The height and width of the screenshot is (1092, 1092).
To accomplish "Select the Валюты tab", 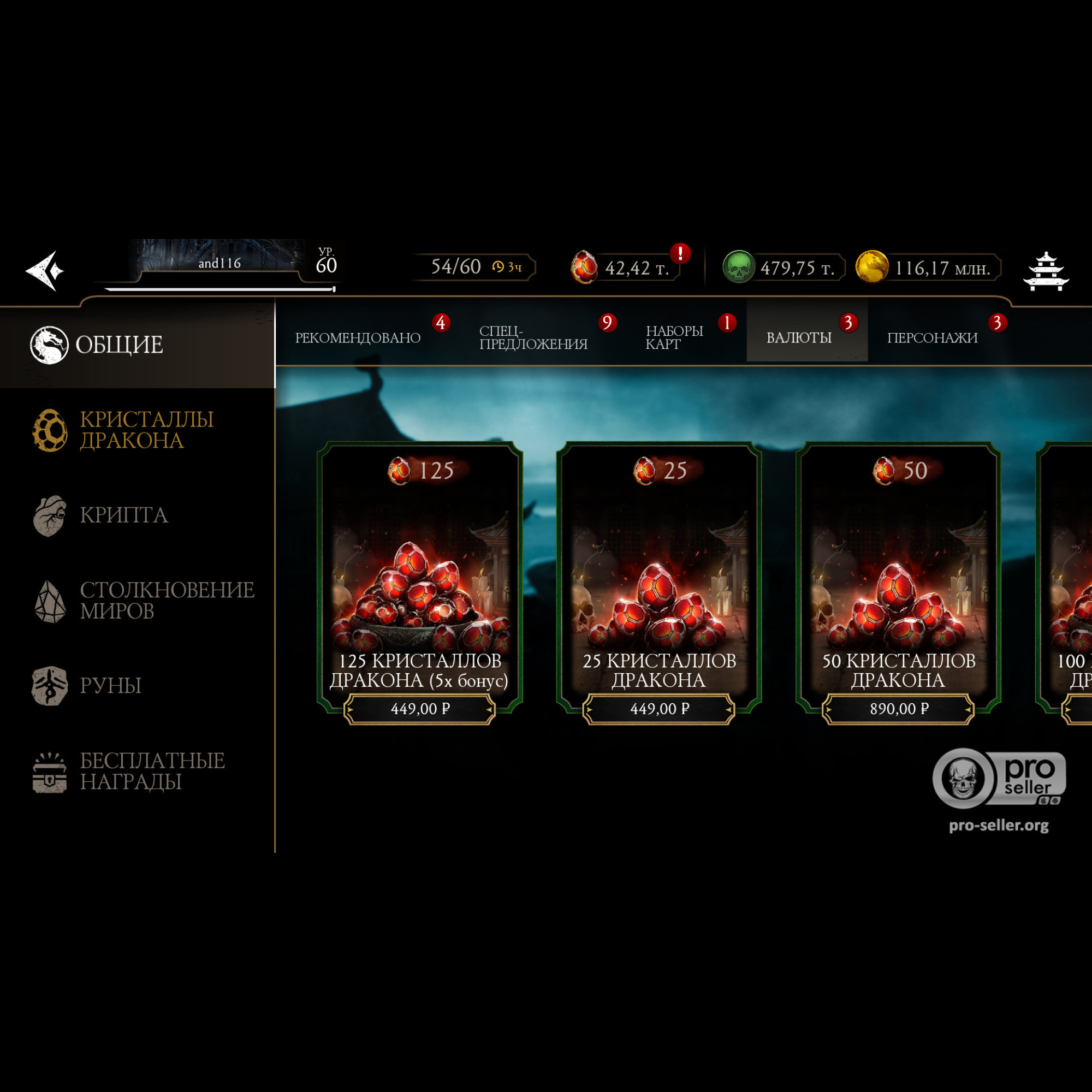I will point(799,338).
